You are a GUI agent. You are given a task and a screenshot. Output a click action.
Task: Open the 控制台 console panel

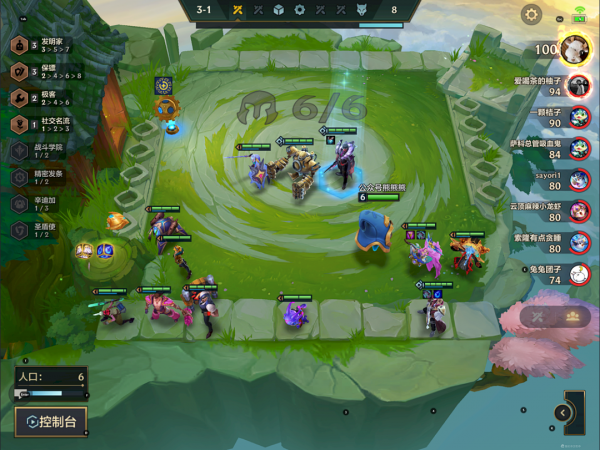50,422
